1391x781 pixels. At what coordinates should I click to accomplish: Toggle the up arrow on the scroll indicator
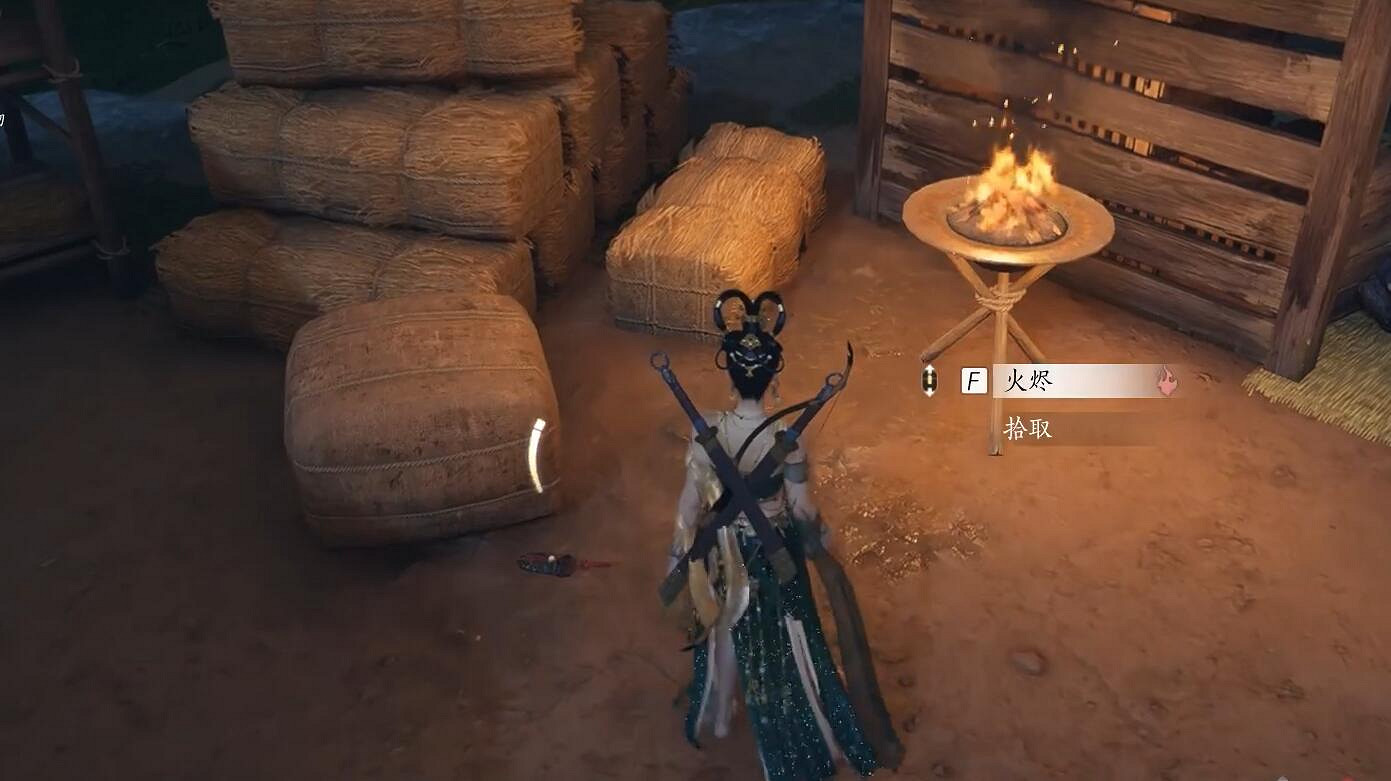[x=930, y=368]
